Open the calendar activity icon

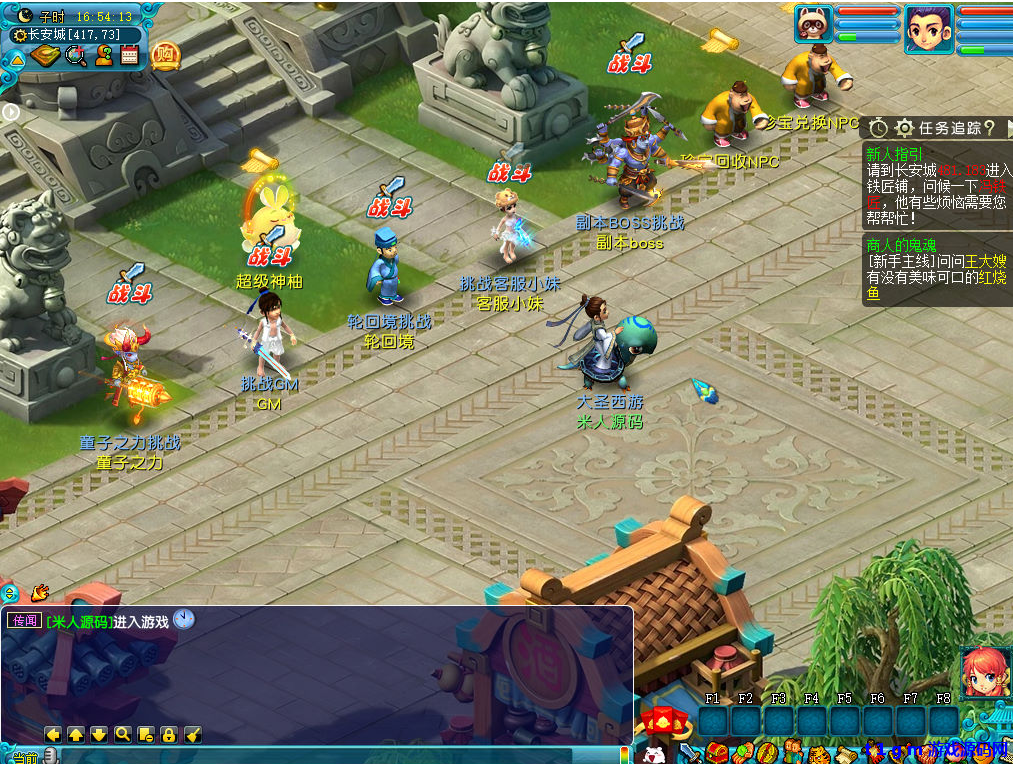(x=129, y=55)
